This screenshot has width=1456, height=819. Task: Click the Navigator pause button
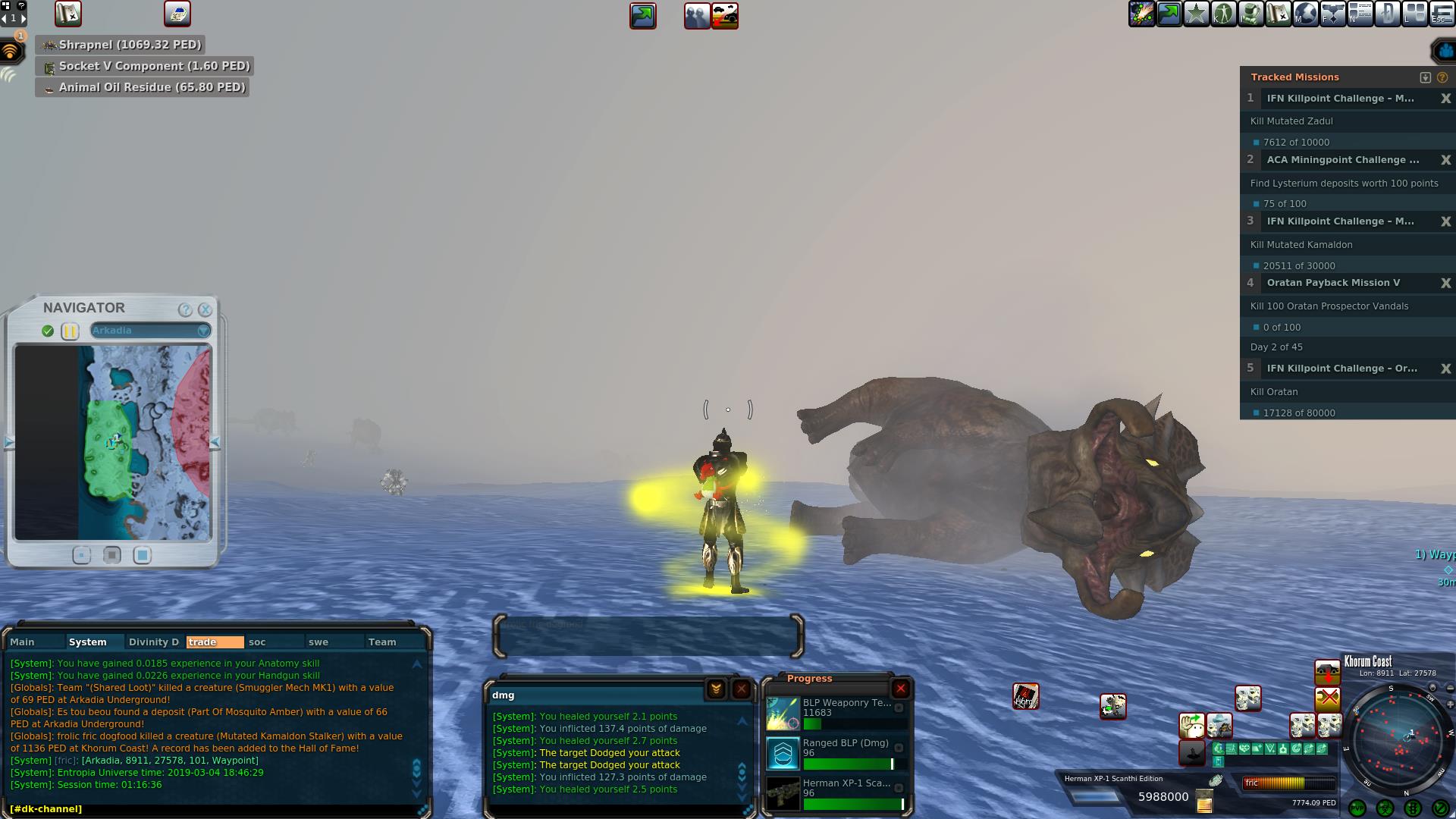[x=70, y=331]
